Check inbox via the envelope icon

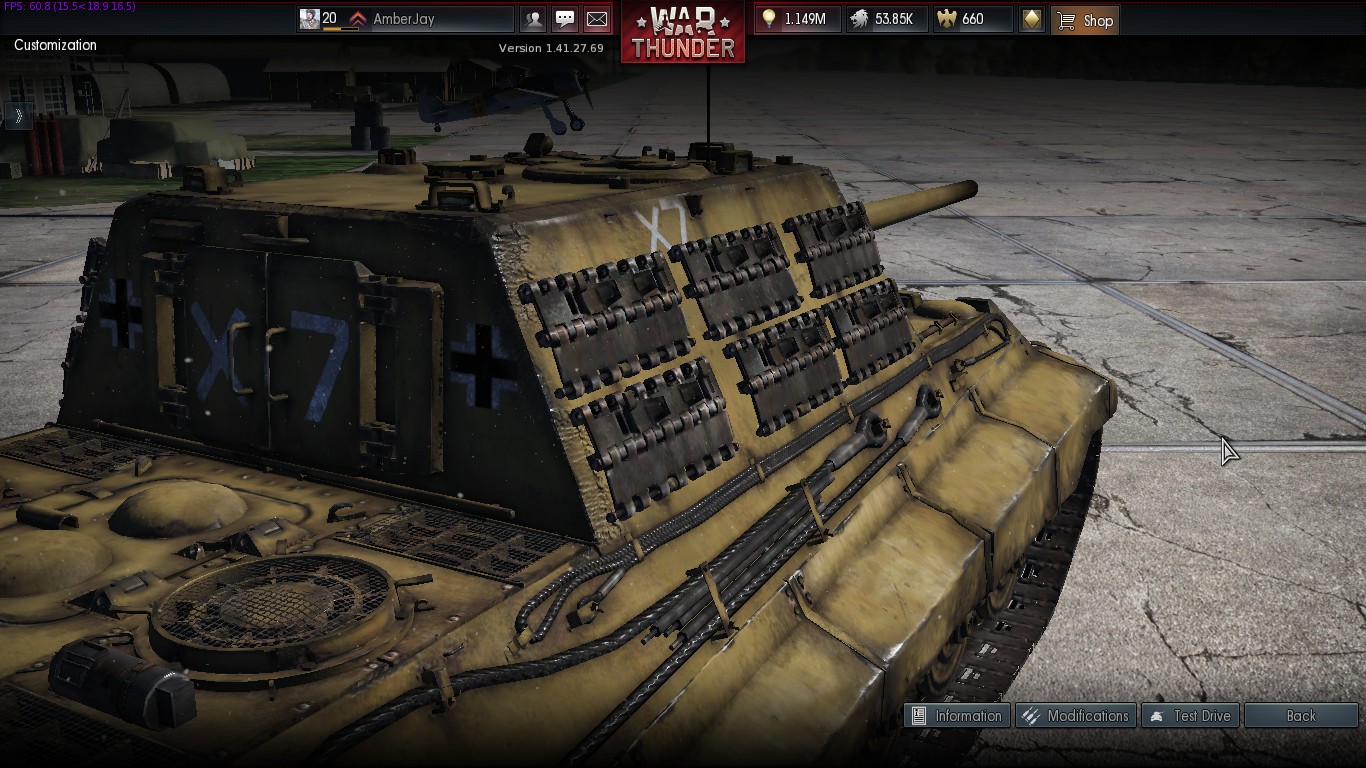coord(597,18)
